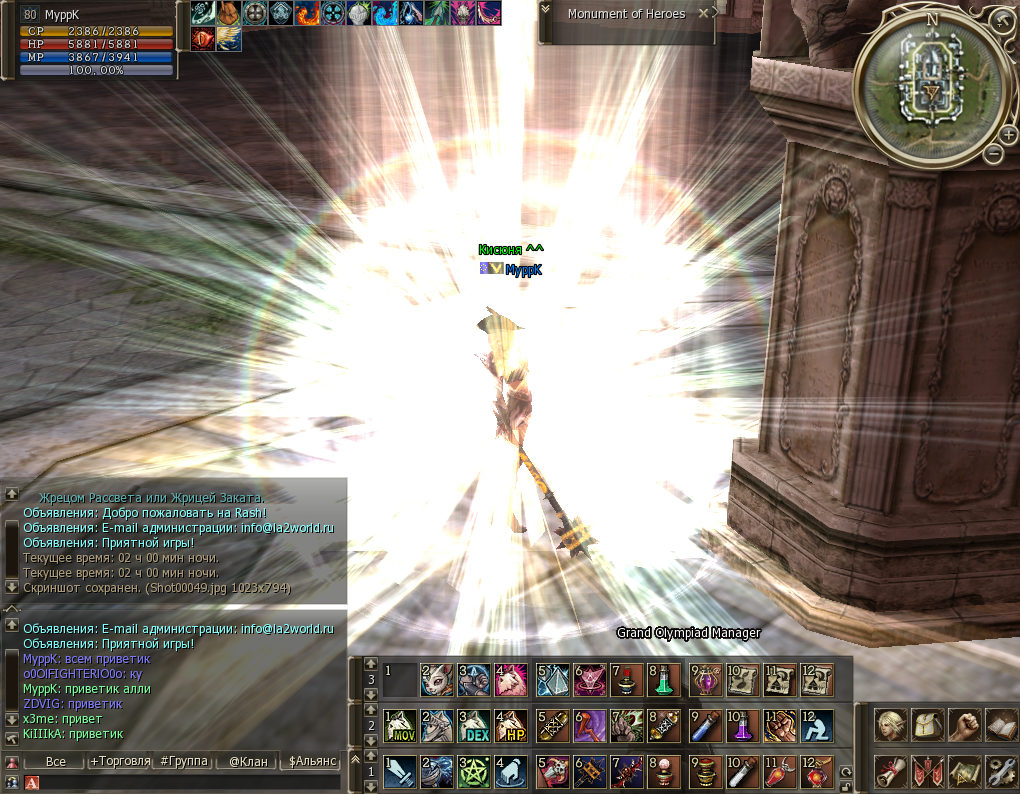The width and height of the screenshot is (1020, 794).
Task: Open the inventory backpack icon
Action: coord(926,724)
